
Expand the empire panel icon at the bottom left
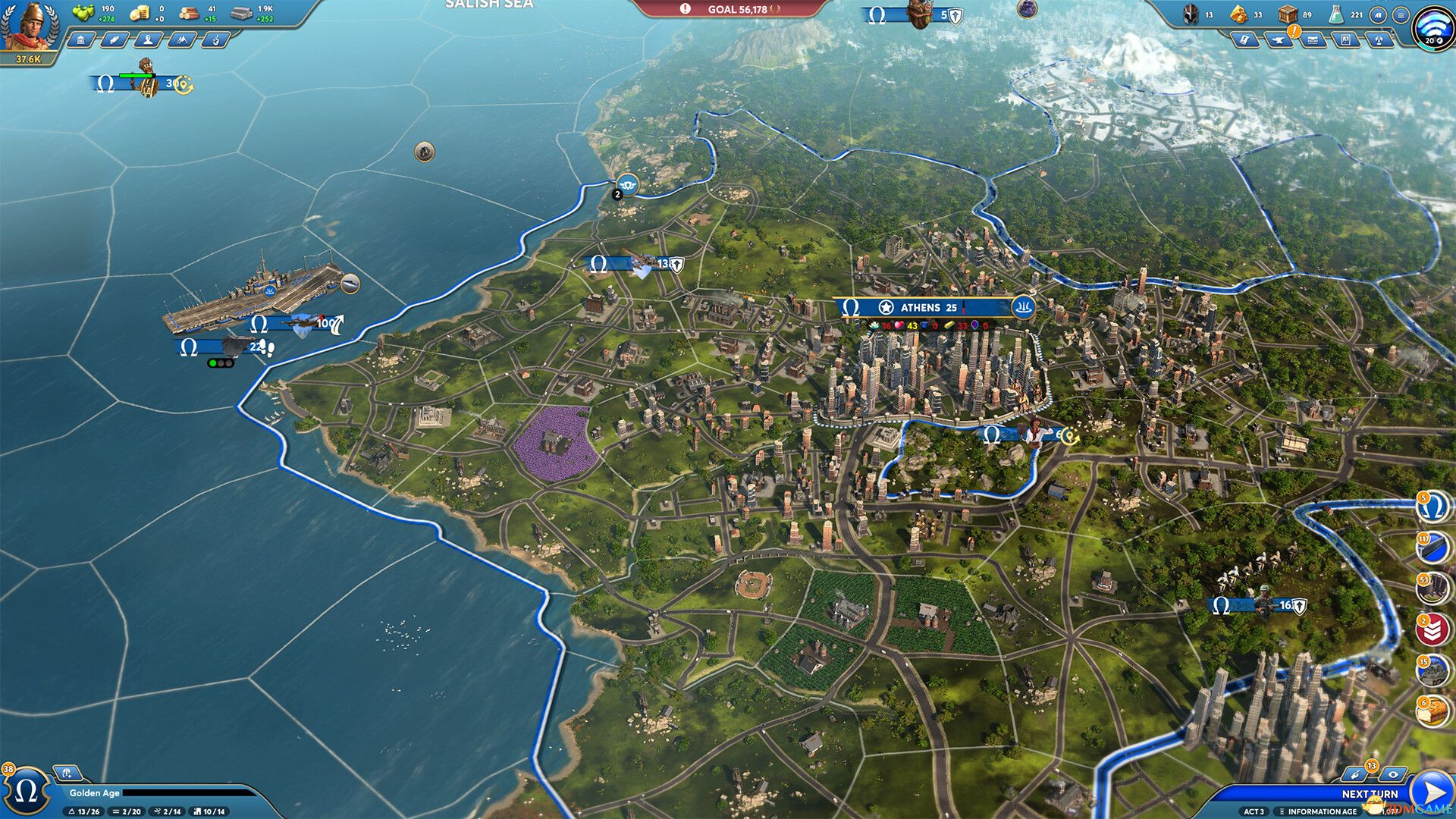click(68, 771)
